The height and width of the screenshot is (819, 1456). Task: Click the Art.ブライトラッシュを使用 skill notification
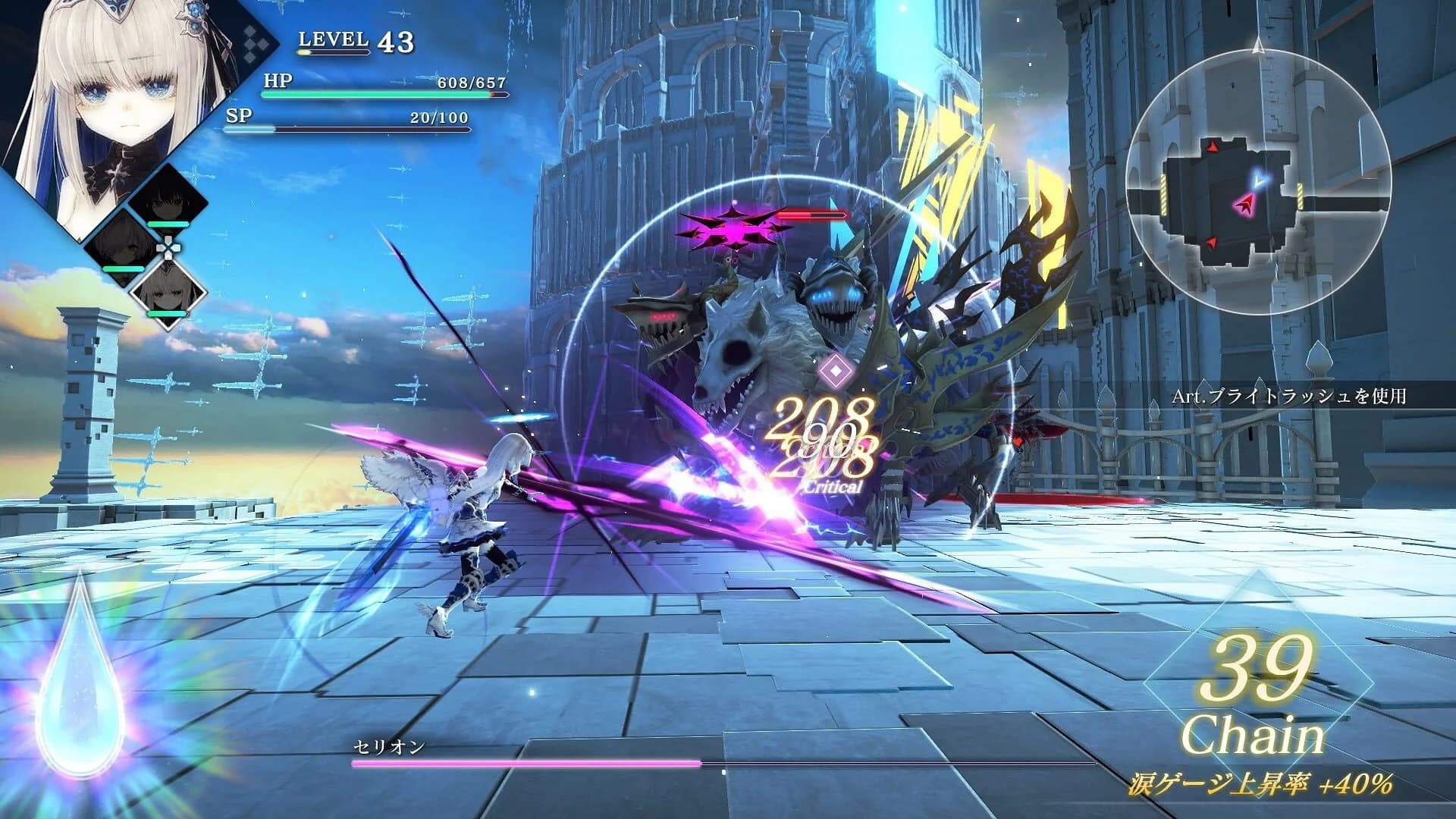tap(1288, 395)
